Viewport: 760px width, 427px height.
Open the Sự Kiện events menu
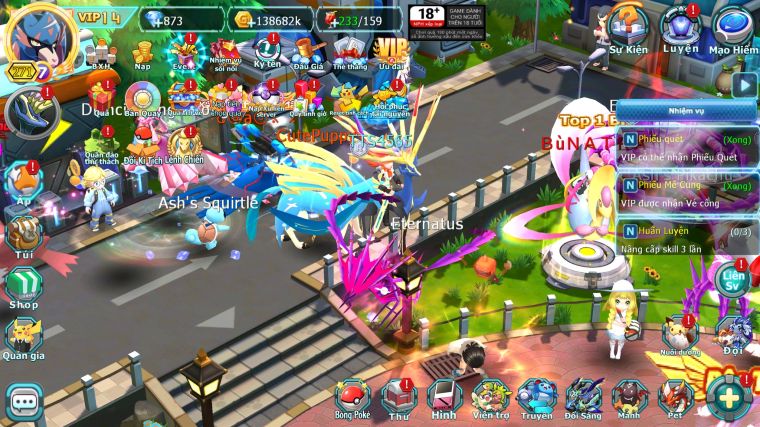click(630, 28)
